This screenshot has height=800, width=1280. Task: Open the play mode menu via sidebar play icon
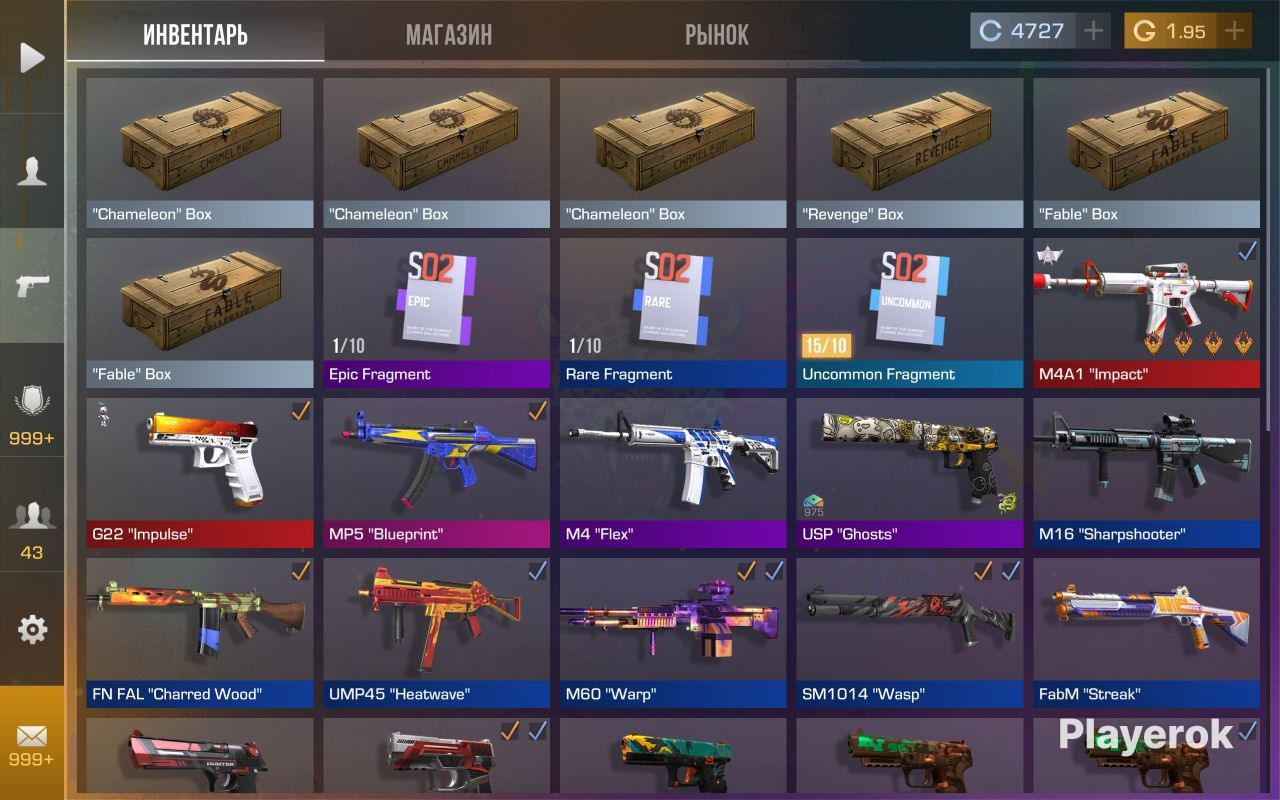click(x=33, y=57)
